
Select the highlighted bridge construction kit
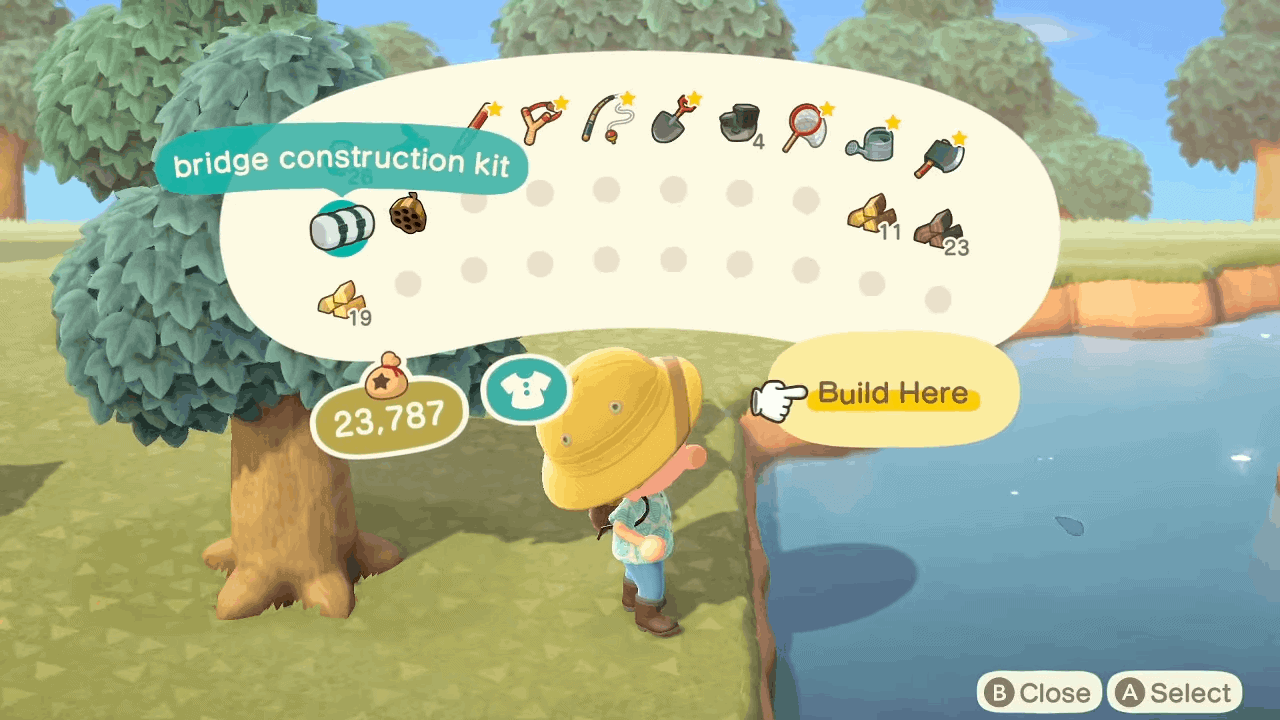tap(342, 227)
